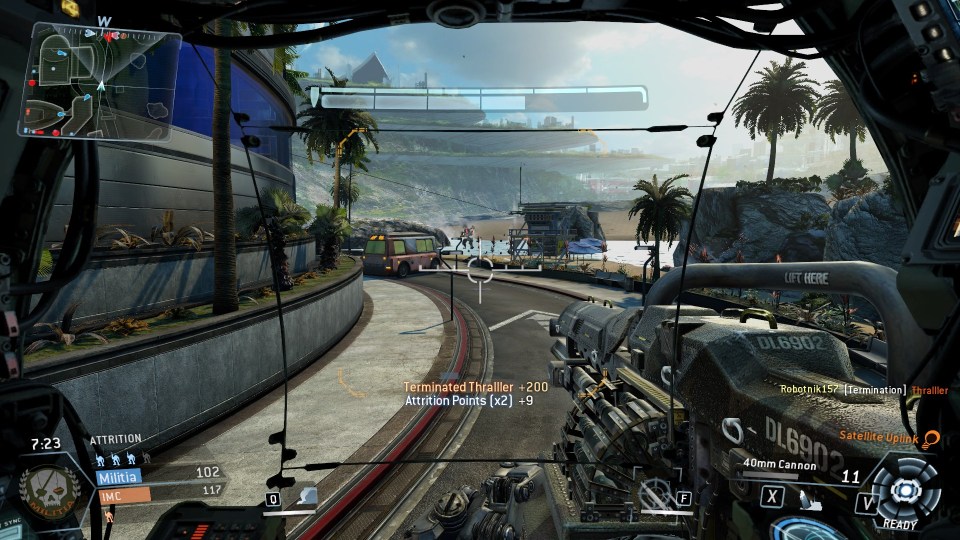Activate the ordnance ability icon
960x540 pixels.
306,496
